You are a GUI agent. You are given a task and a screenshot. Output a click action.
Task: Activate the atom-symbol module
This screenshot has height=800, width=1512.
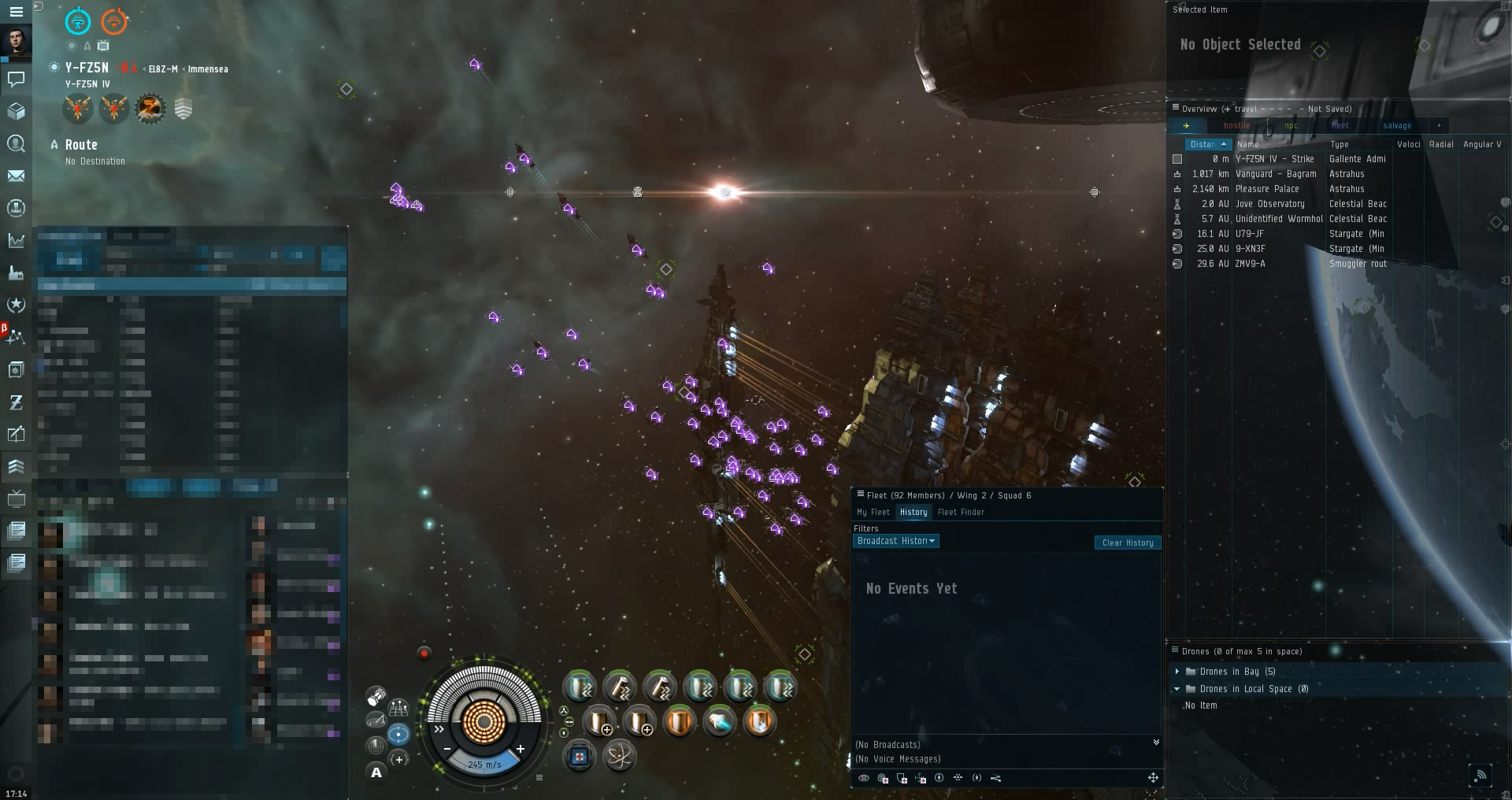click(x=620, y=757)
